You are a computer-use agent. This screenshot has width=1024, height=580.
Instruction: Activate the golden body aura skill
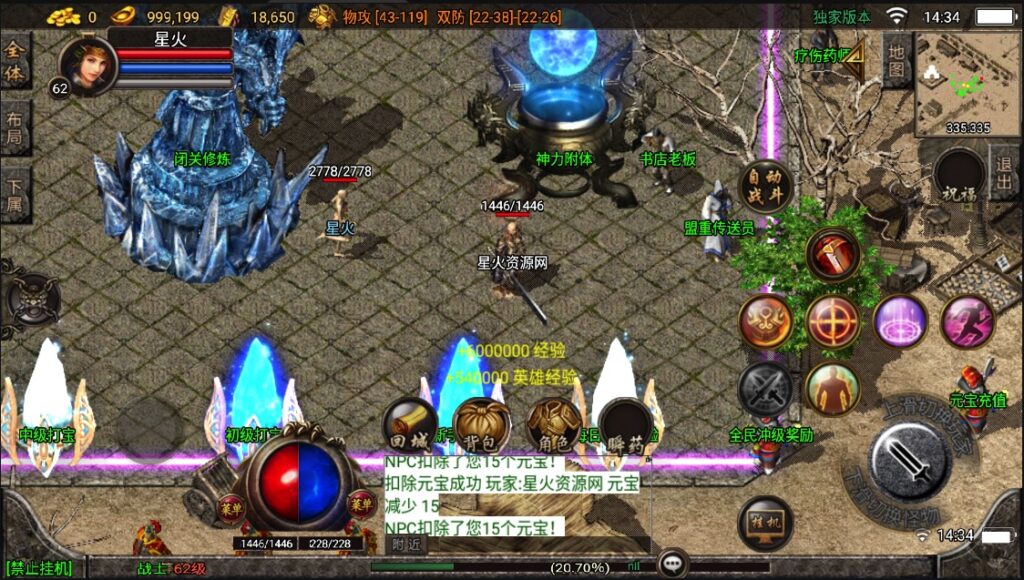coord(832,388)
